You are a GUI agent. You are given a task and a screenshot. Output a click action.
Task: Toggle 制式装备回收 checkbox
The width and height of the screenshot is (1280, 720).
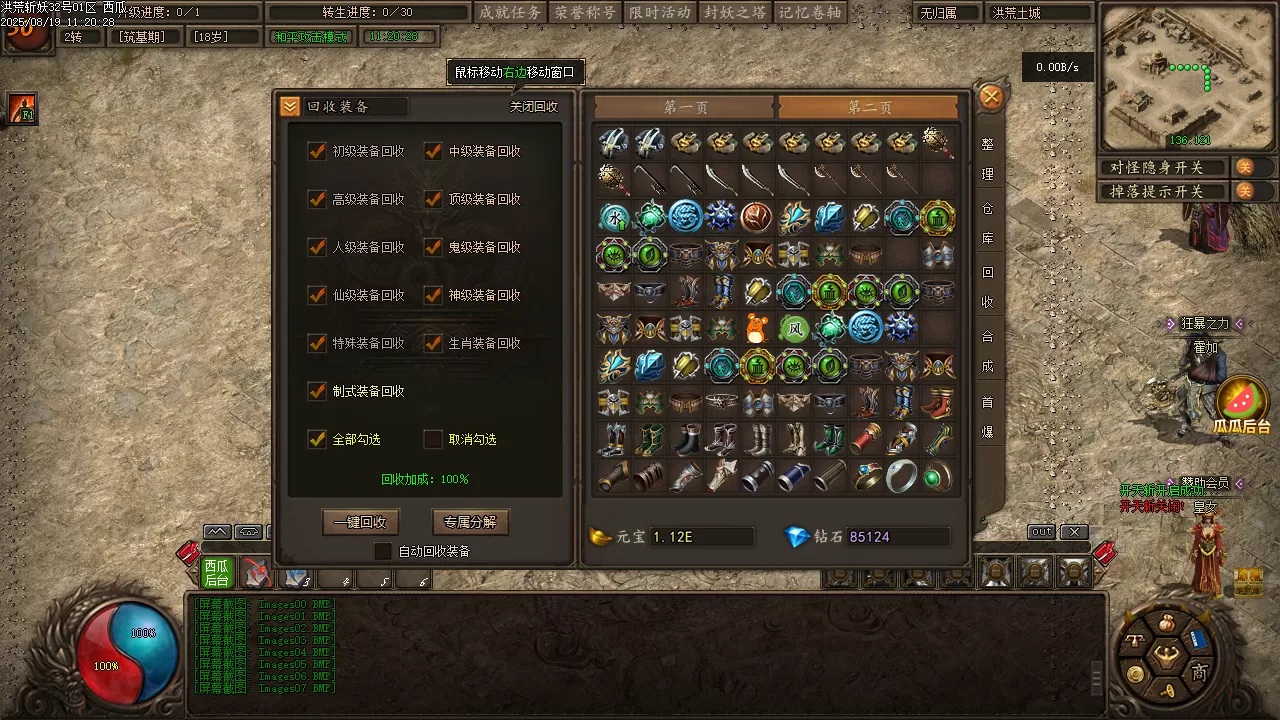[318, 391]
